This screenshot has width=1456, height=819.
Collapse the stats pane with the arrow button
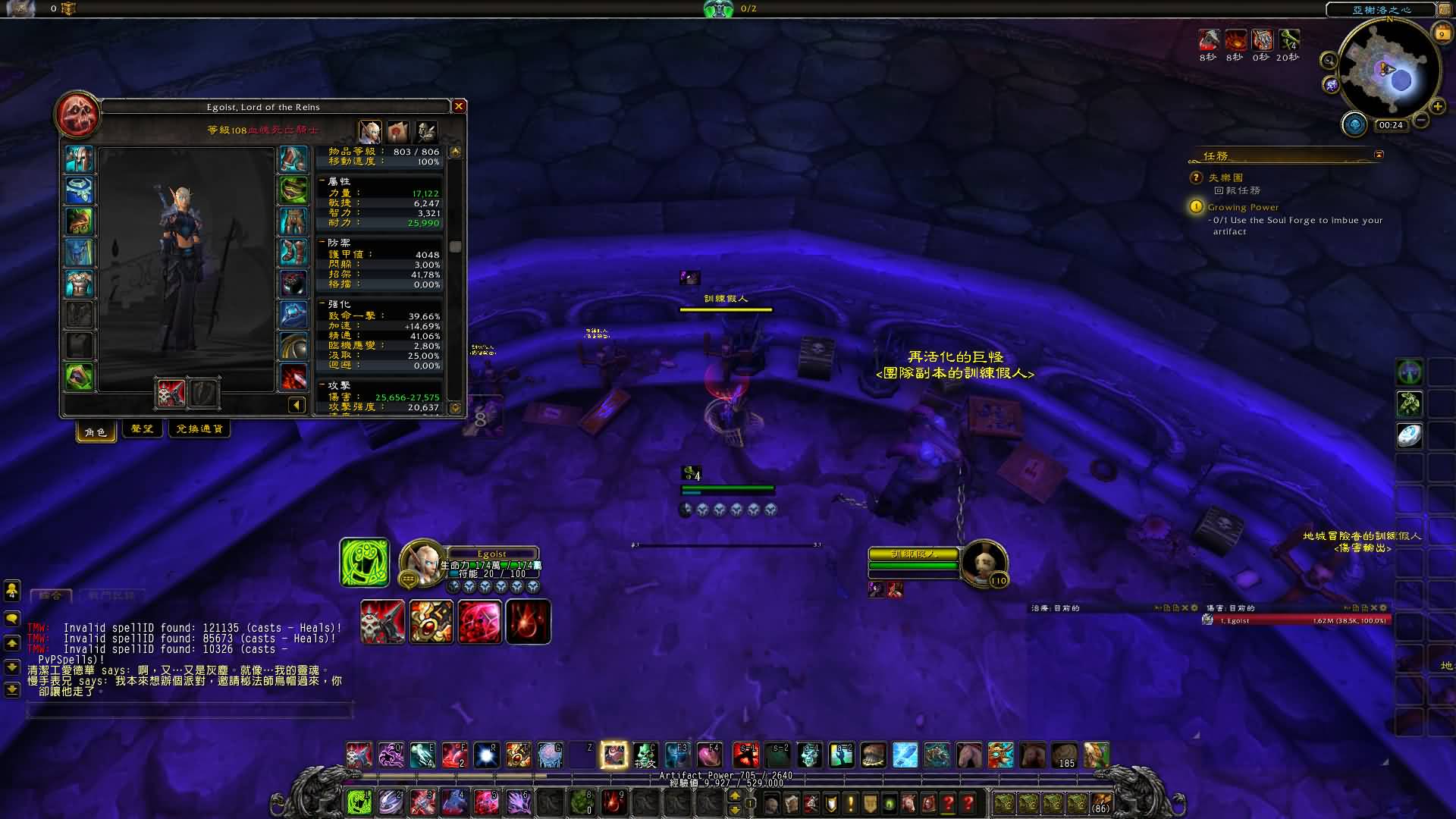(297, 405)
